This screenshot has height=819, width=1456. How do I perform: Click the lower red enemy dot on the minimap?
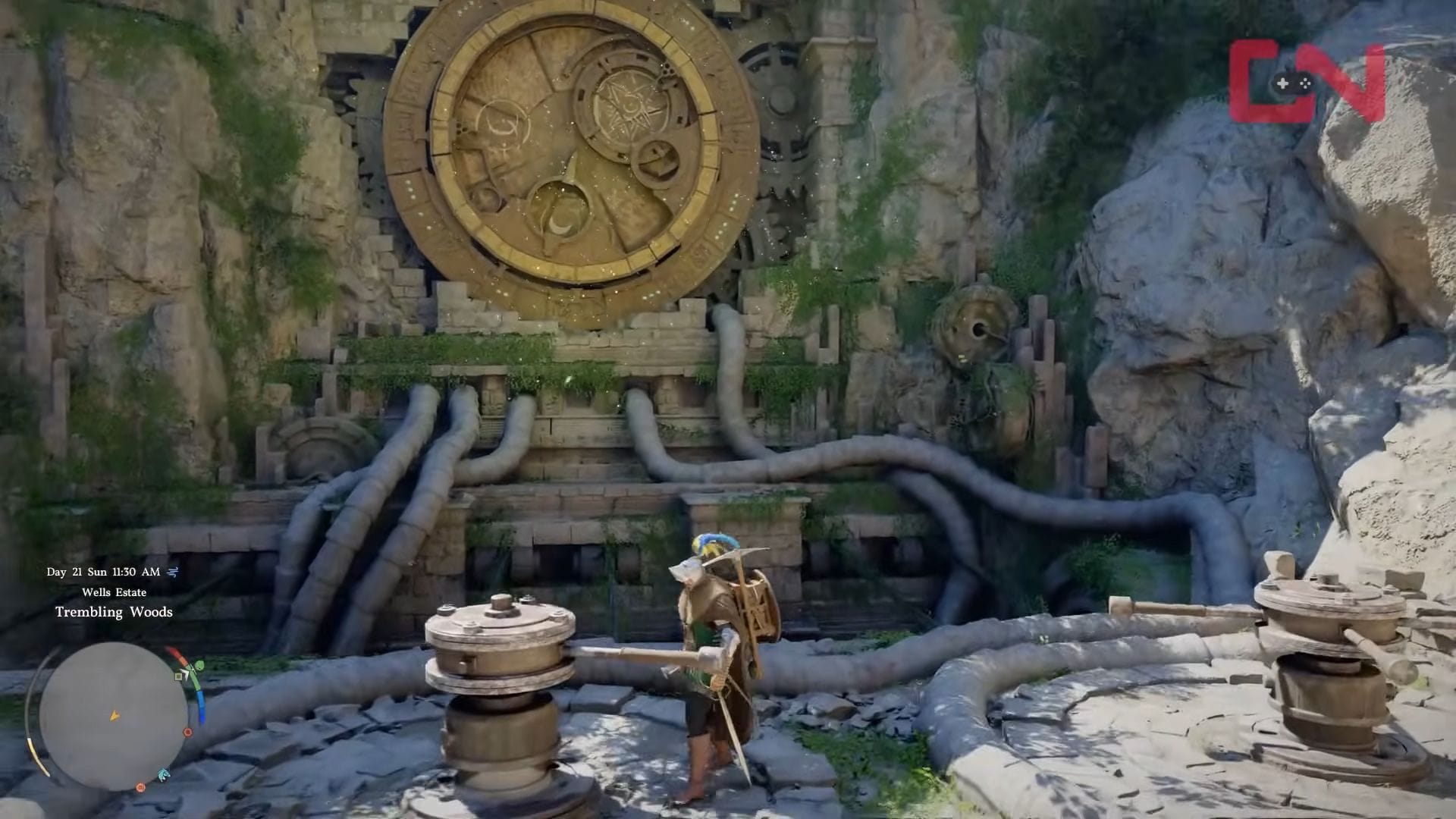coord(140,788)
